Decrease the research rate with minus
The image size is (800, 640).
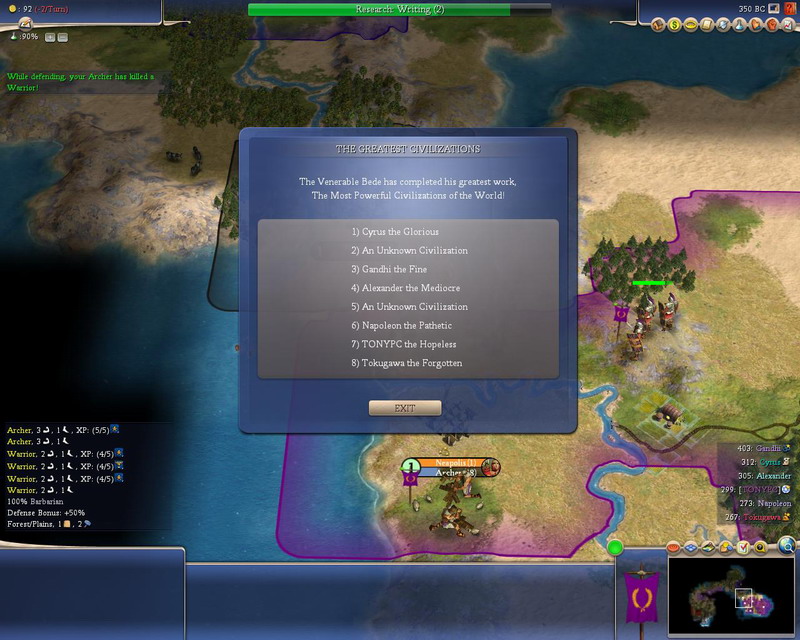coord(63,37)
